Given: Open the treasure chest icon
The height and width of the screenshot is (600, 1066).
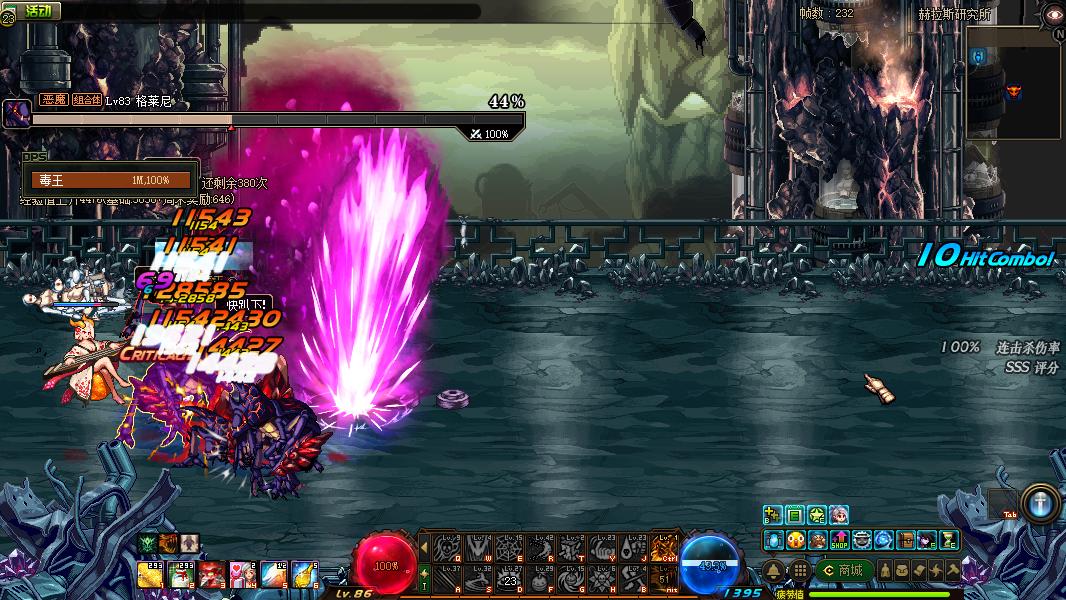Looking at the screenshot, I should 905,540.
